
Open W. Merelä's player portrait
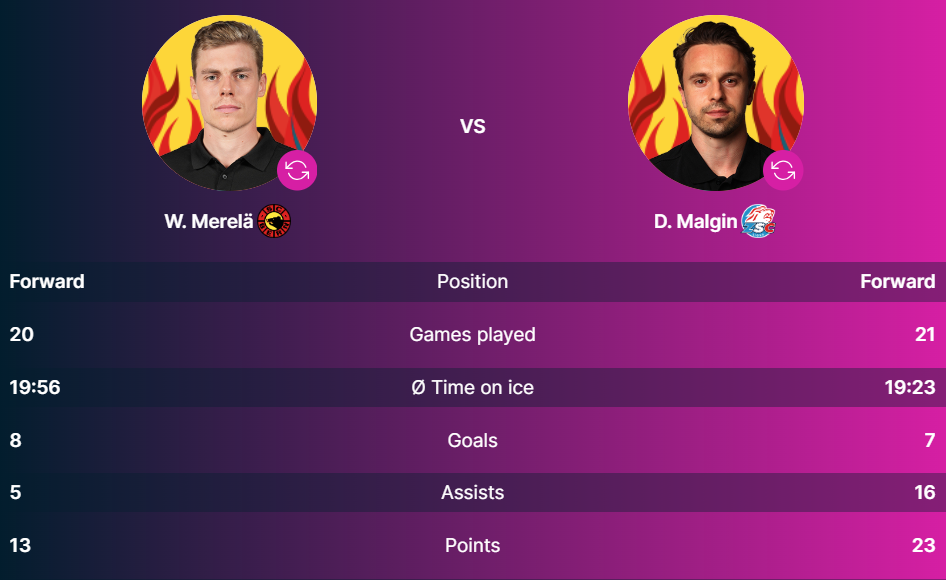[229, 100]
